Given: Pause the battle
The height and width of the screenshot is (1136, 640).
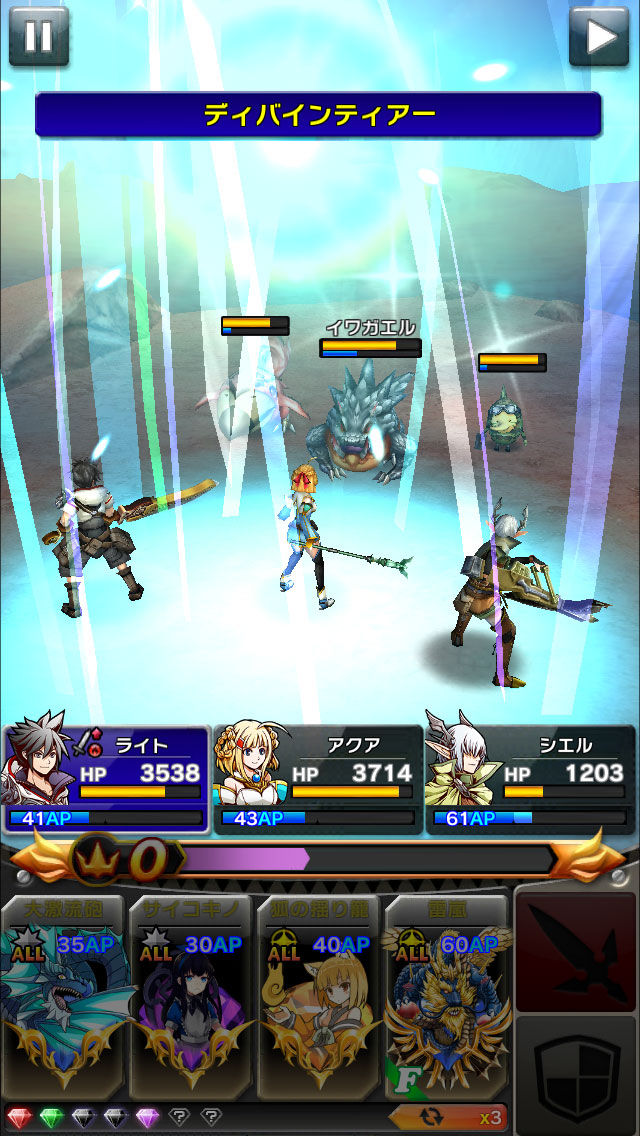Looking at the screenshot, I should click(38, 35).
